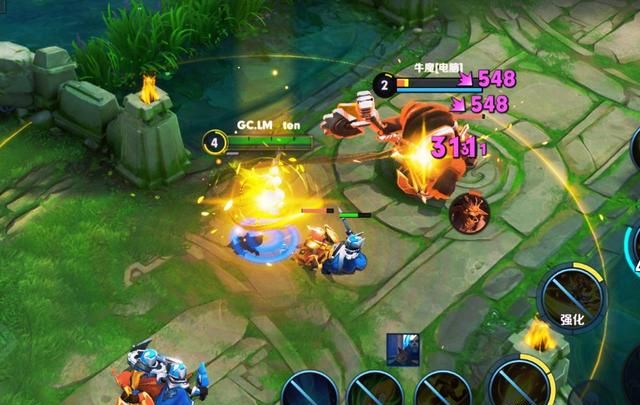
Task: Activate the 强化 skill button
Action: 572,299
